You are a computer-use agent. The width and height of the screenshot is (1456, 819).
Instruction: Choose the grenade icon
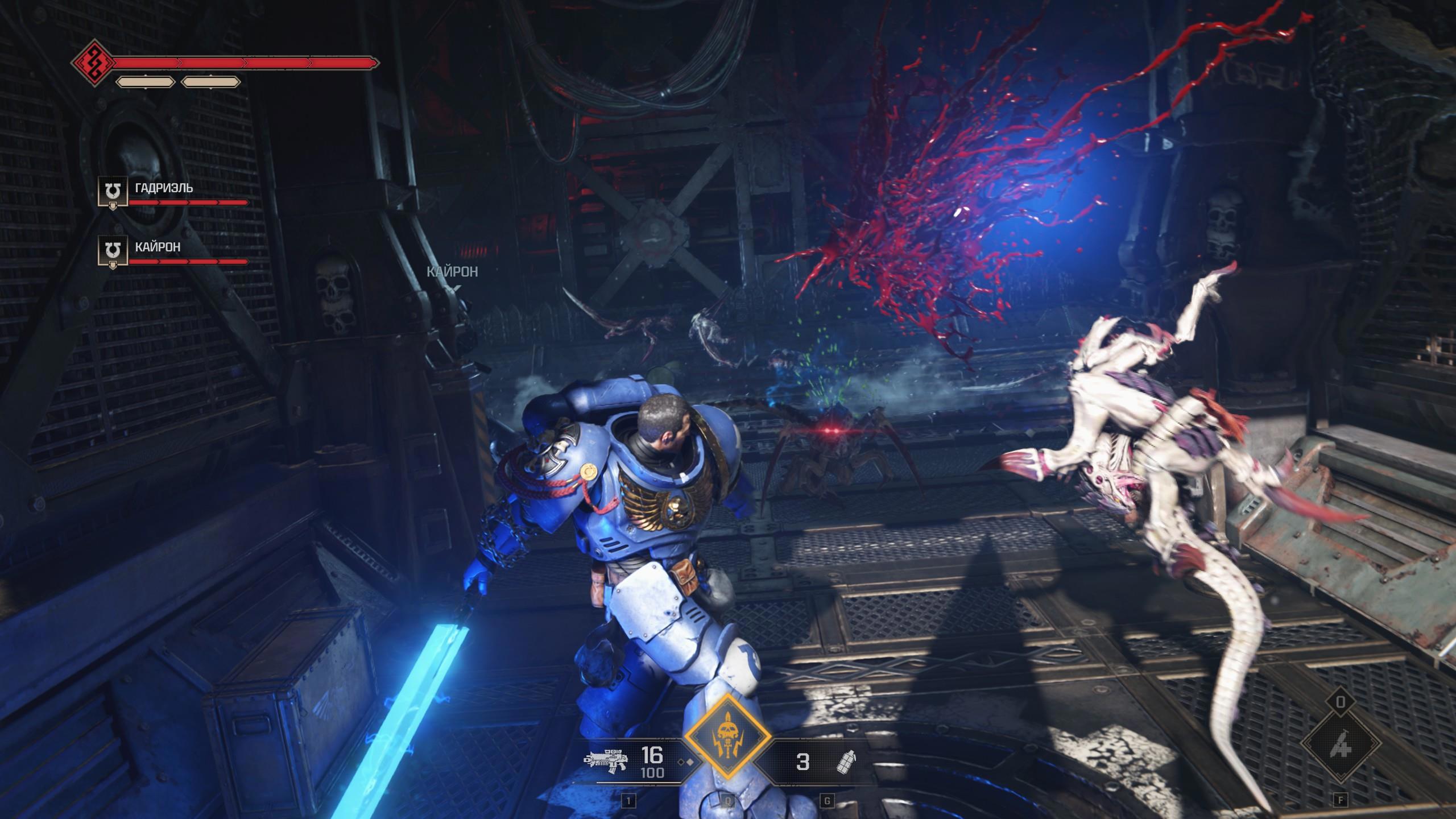click(x=847, y=761)
